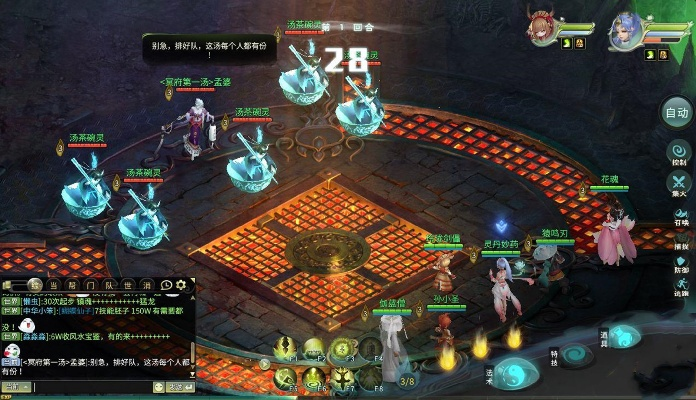Enable auto battle with the 自动 button
This screenshot has height=400, width=696.
677,114
